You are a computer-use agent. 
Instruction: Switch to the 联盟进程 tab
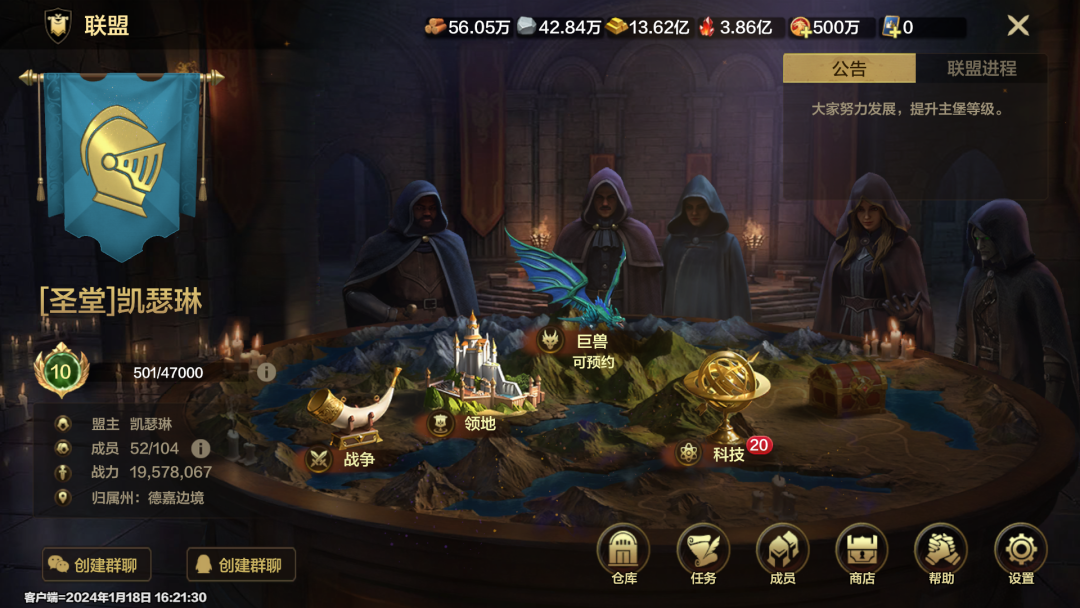[981, 69]
